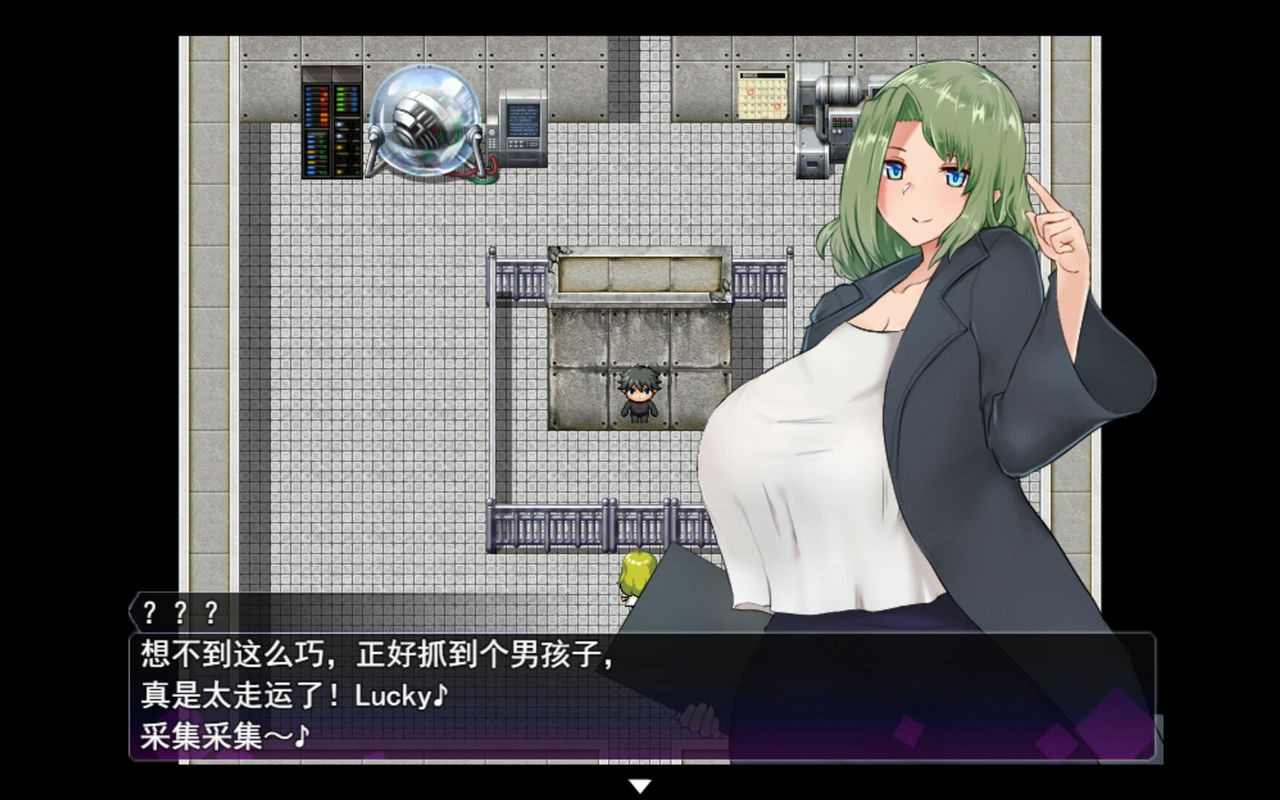Viewport: 1280px width, 800px height.
Task: Click the continue arrow below the dialogue box
Action: (640, 786)
